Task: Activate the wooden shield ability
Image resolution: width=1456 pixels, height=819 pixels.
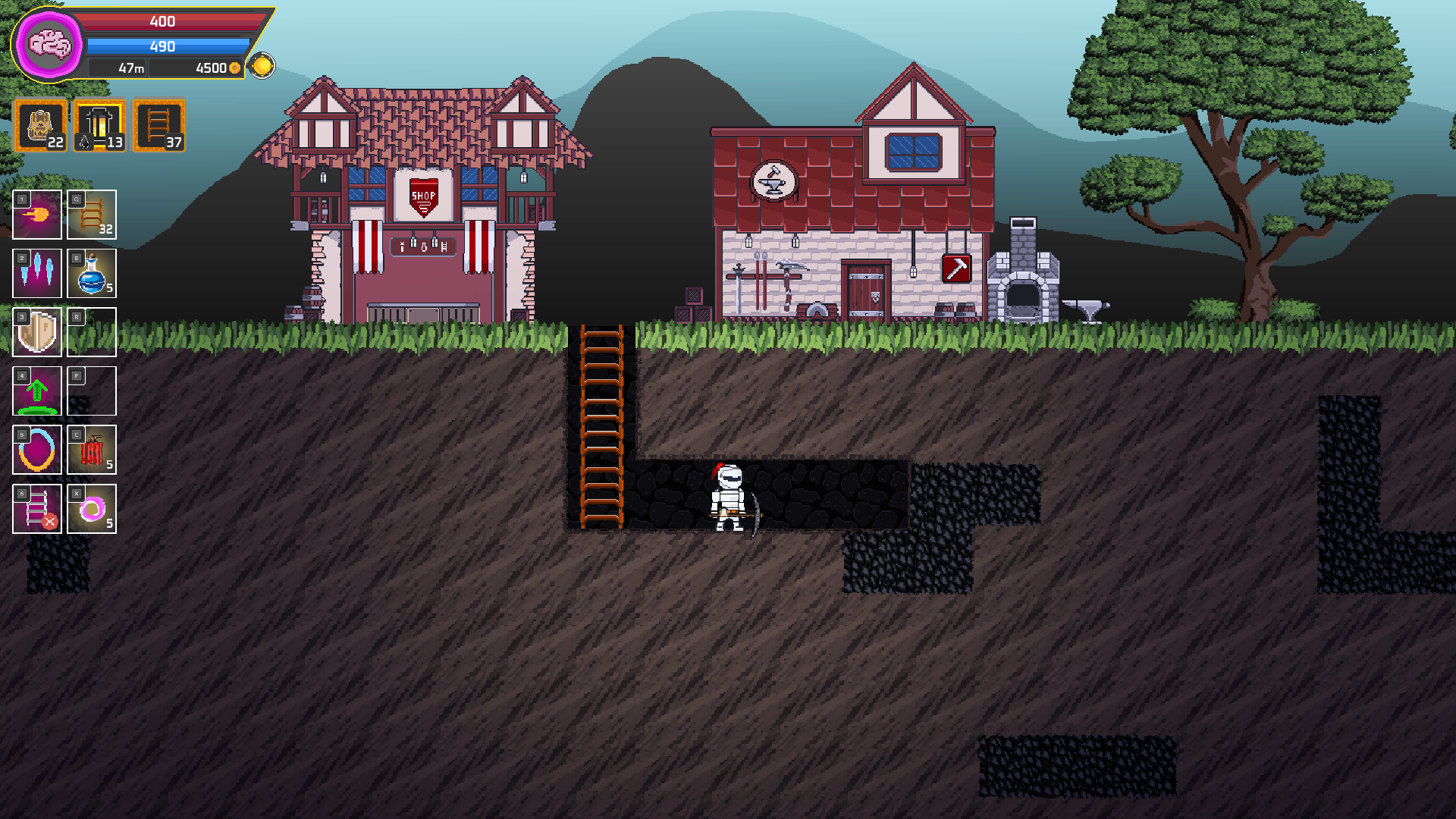Action: 37,332
